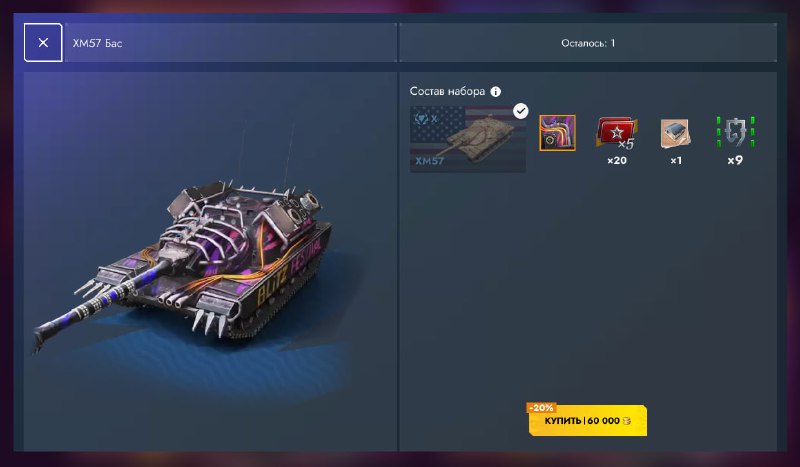Select the XM57 tank card

pos(469,139)
